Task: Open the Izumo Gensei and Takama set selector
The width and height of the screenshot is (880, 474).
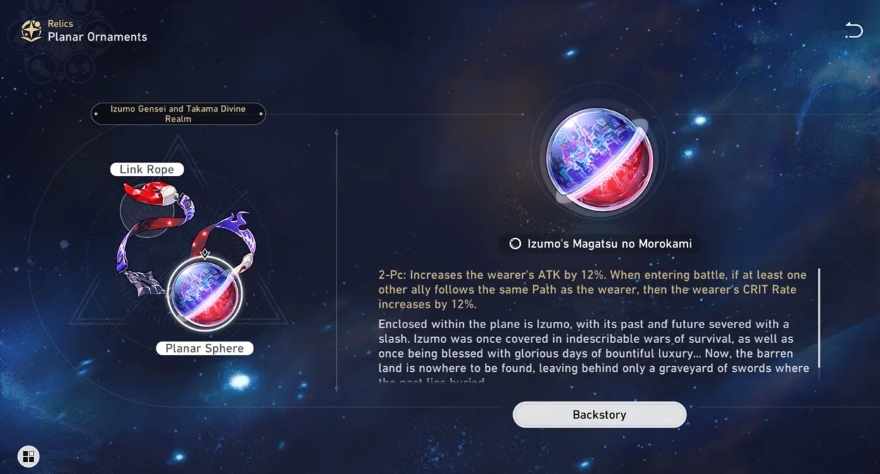Action: [x=178, y=114]
